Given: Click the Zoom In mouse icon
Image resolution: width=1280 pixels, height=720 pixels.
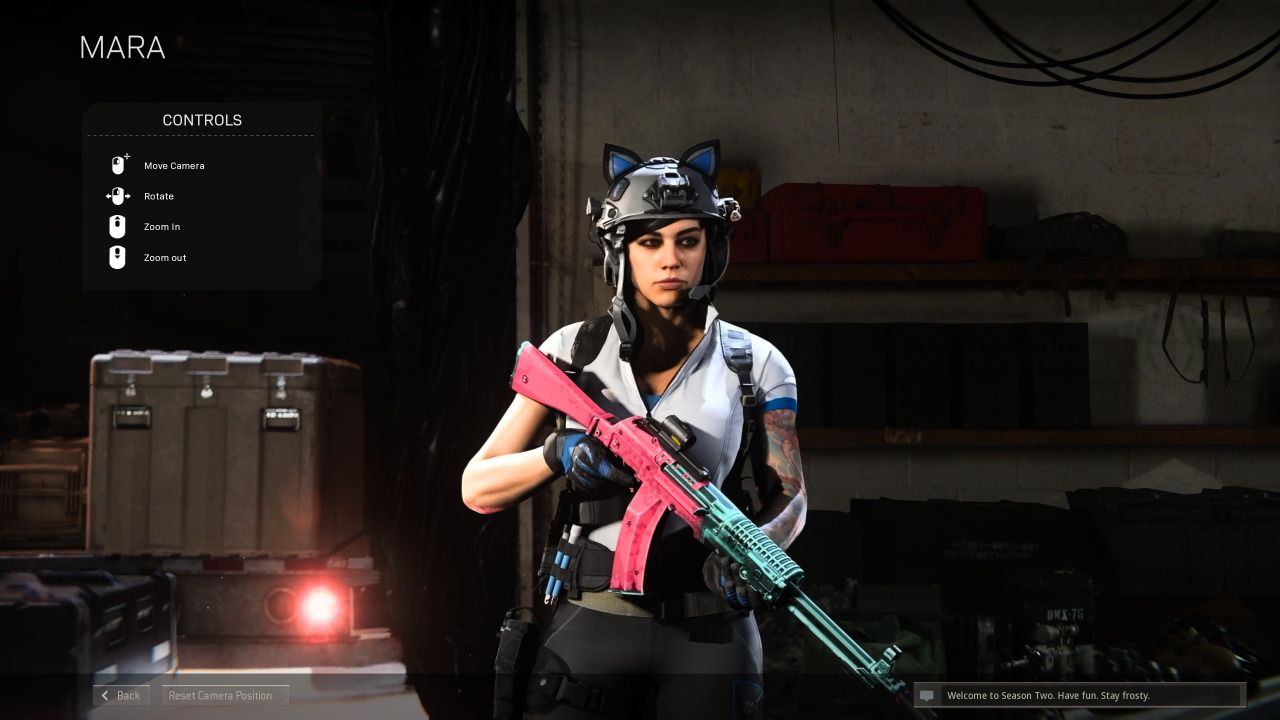Looking at the screenshot, I should point(117,226).
